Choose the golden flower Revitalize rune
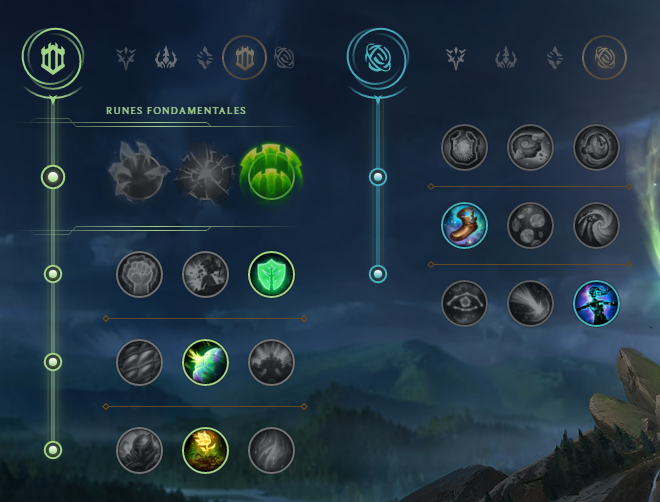 205,450
